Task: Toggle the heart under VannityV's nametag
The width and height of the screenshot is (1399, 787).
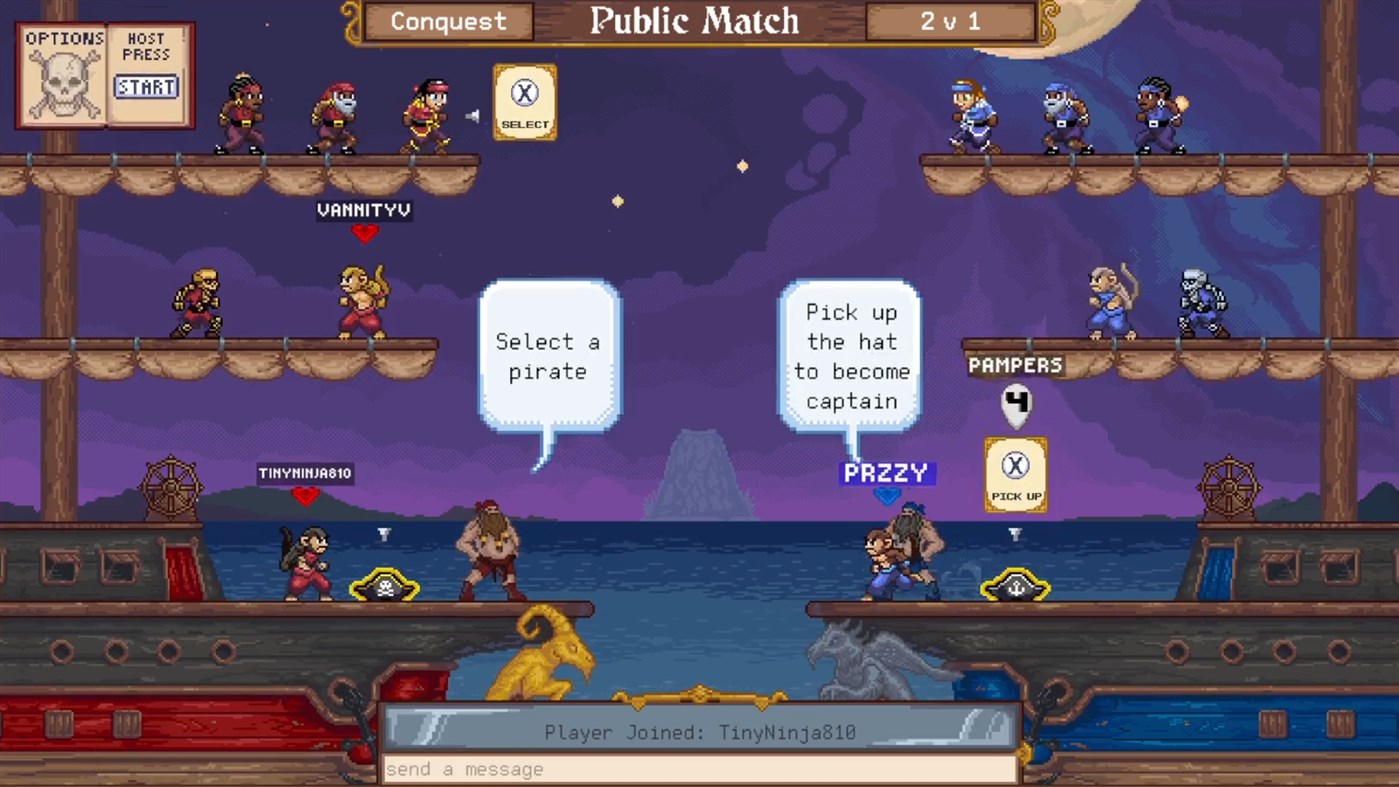Action: (x=365, y=233)
